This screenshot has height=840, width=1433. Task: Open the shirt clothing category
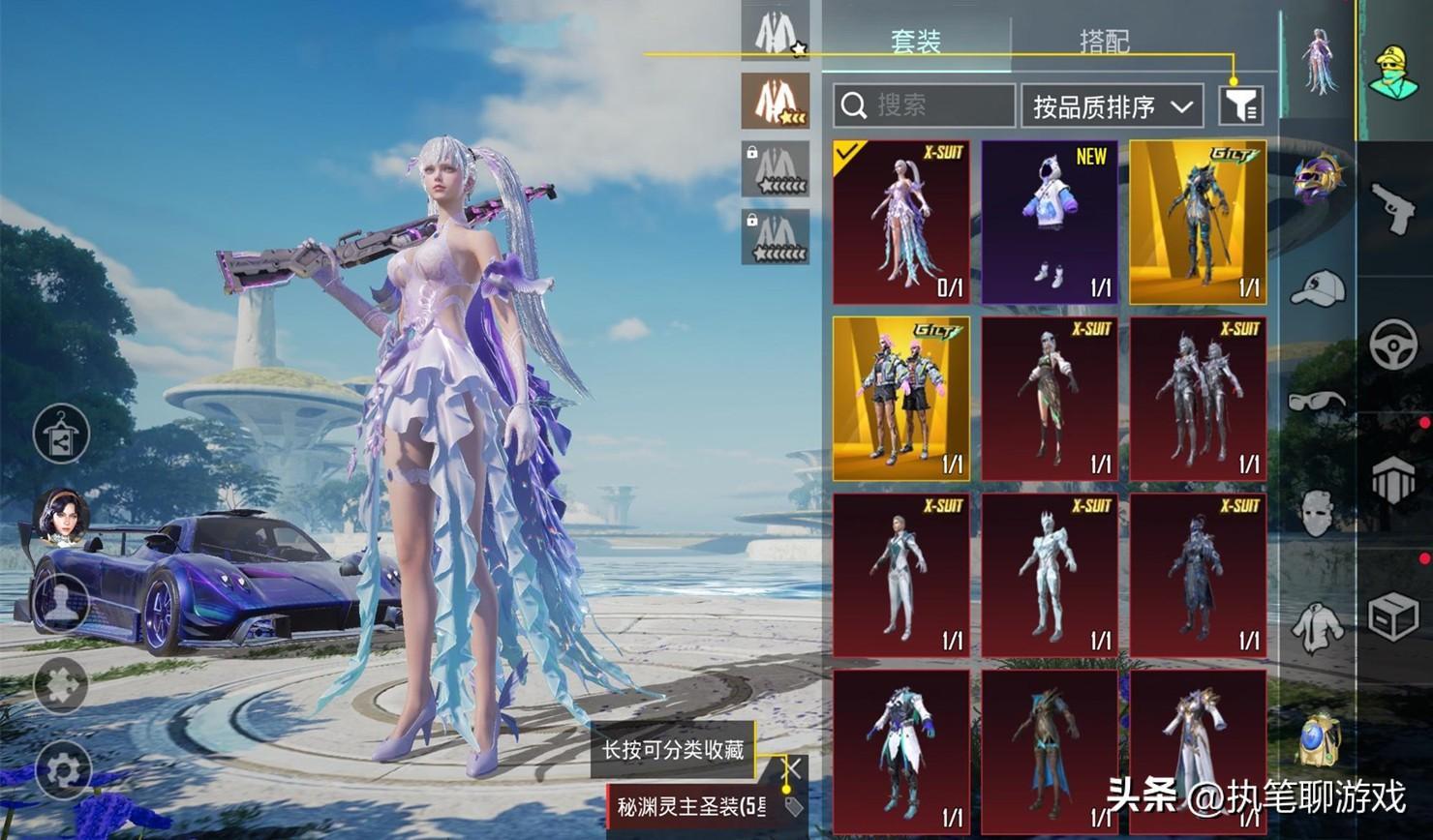1317,624
